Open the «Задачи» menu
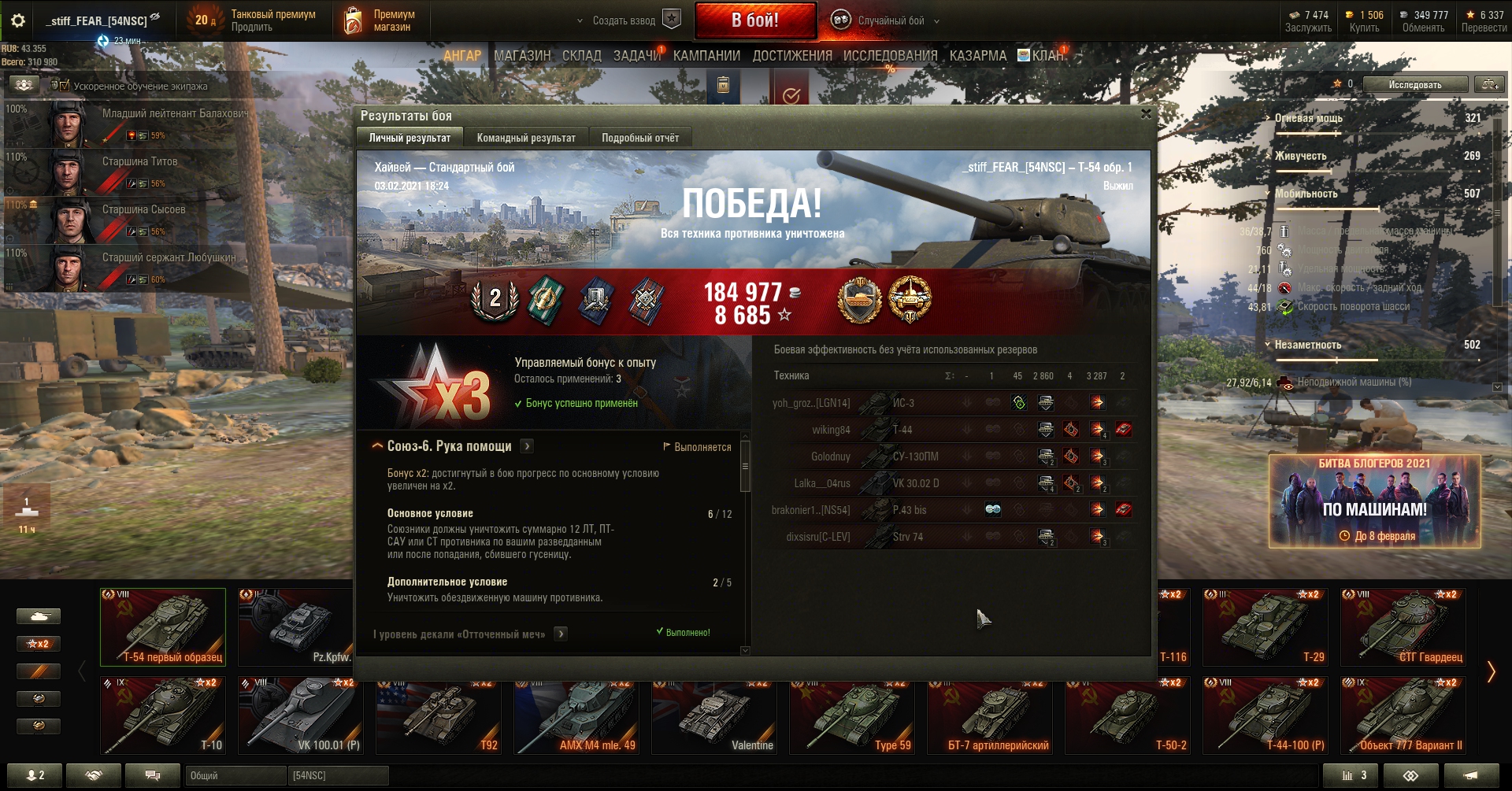The height and width of the screenshot is (791, 1512). click(x=636, y=56)
